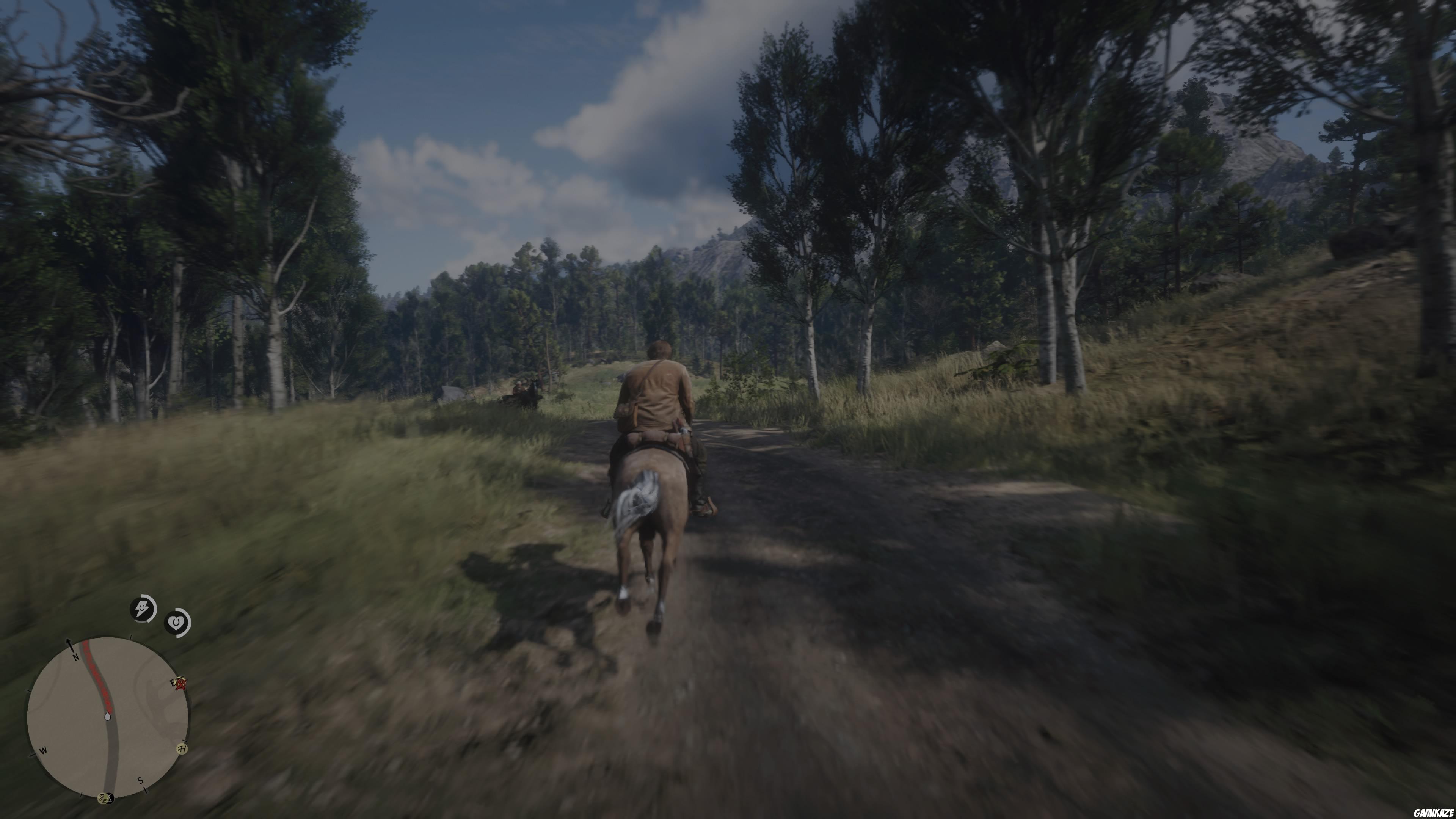The width and height of the screenshot is (1456, 819).
Task: Click the north-pointing compass arrow on the minimap
Action: point(69,644)
